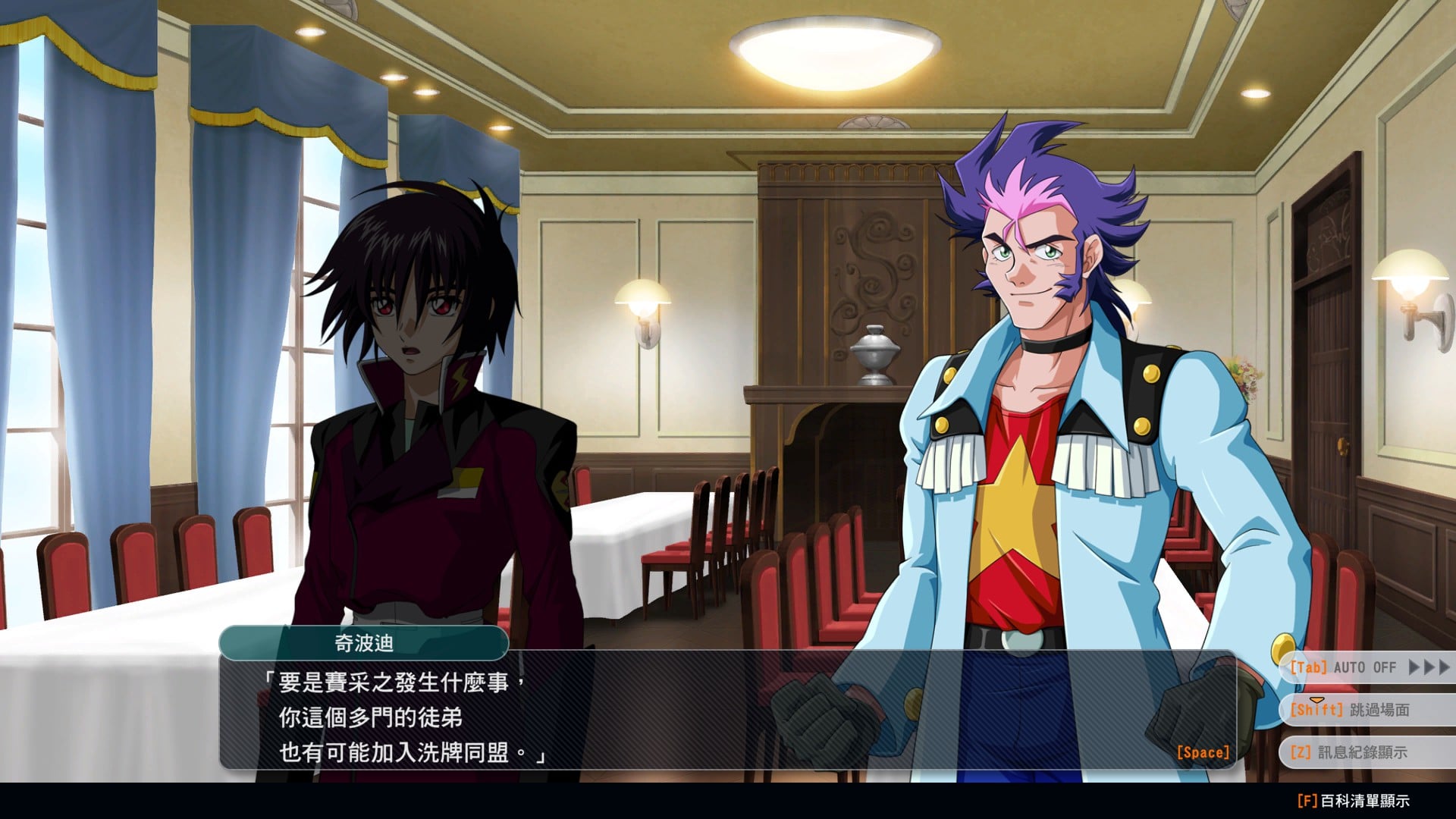Show the encyclopedia list 百科清單顯示
The image size is (1456, 819).
click(1354, 801)
